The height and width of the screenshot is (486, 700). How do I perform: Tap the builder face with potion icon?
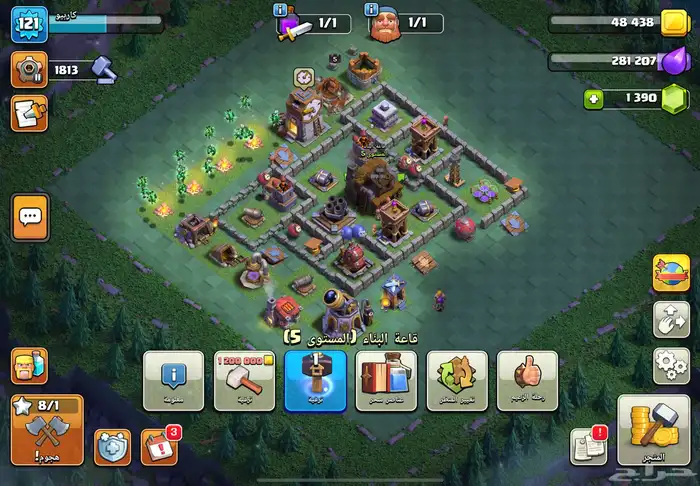click(x=29, y=368)
